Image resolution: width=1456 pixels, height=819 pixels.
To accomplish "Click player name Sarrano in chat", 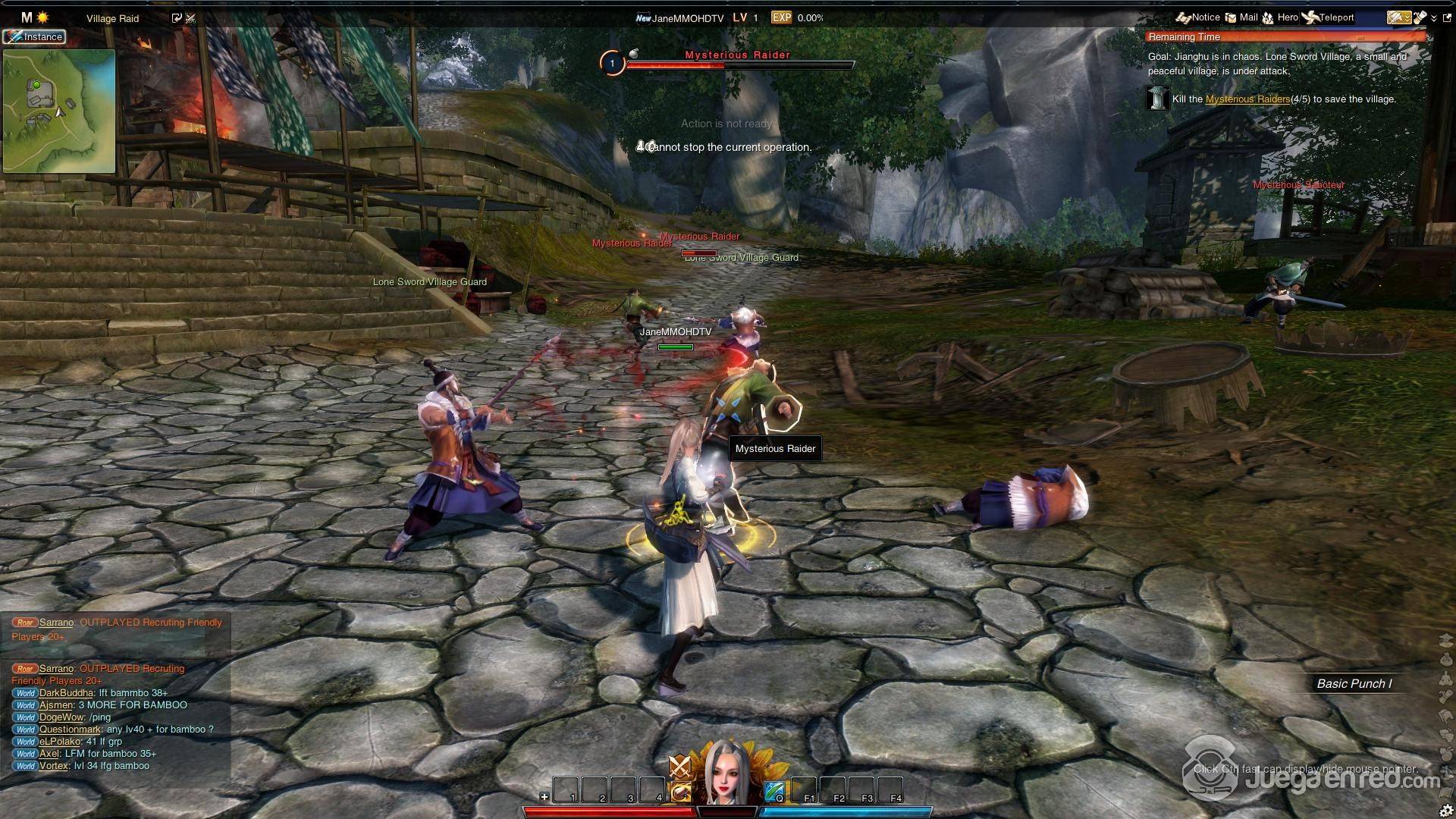I will [x=56, y=623].
